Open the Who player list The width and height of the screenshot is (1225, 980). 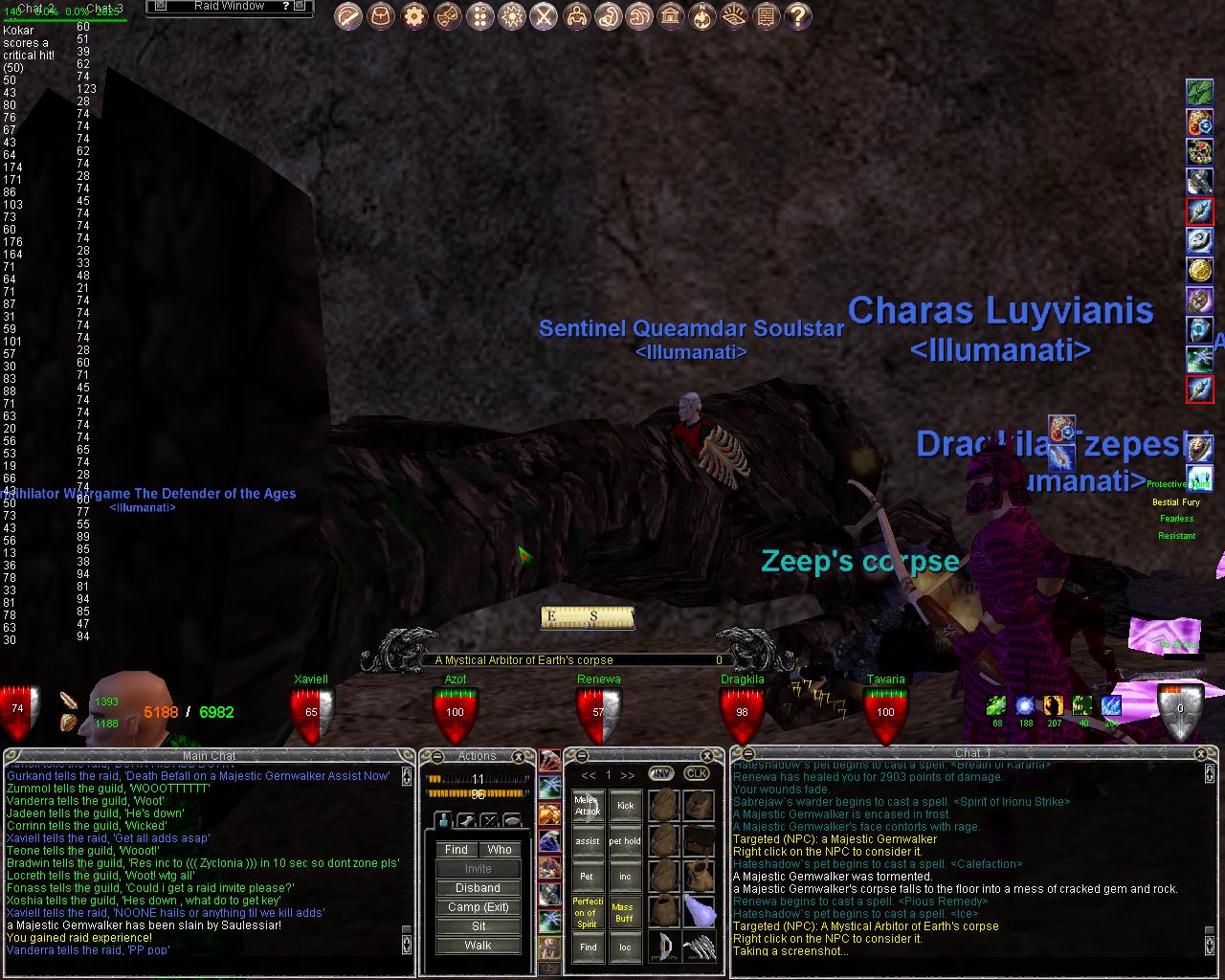[500, 849]
